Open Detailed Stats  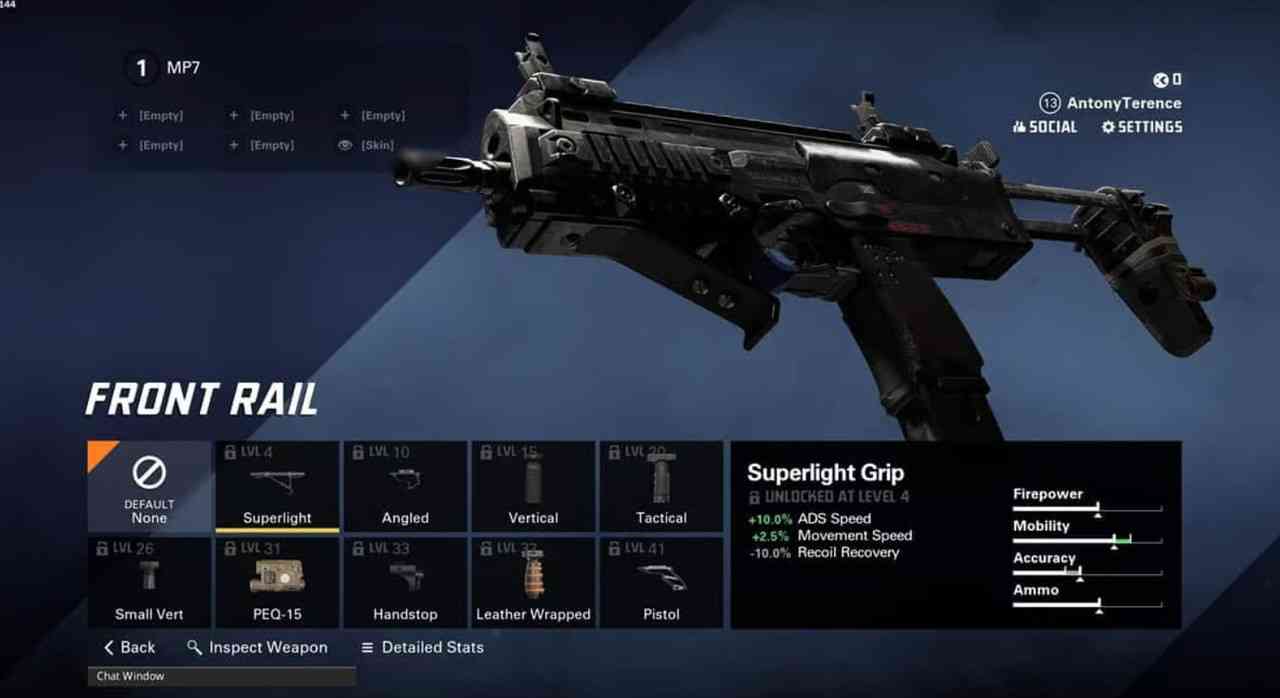(x=422, y=647)
